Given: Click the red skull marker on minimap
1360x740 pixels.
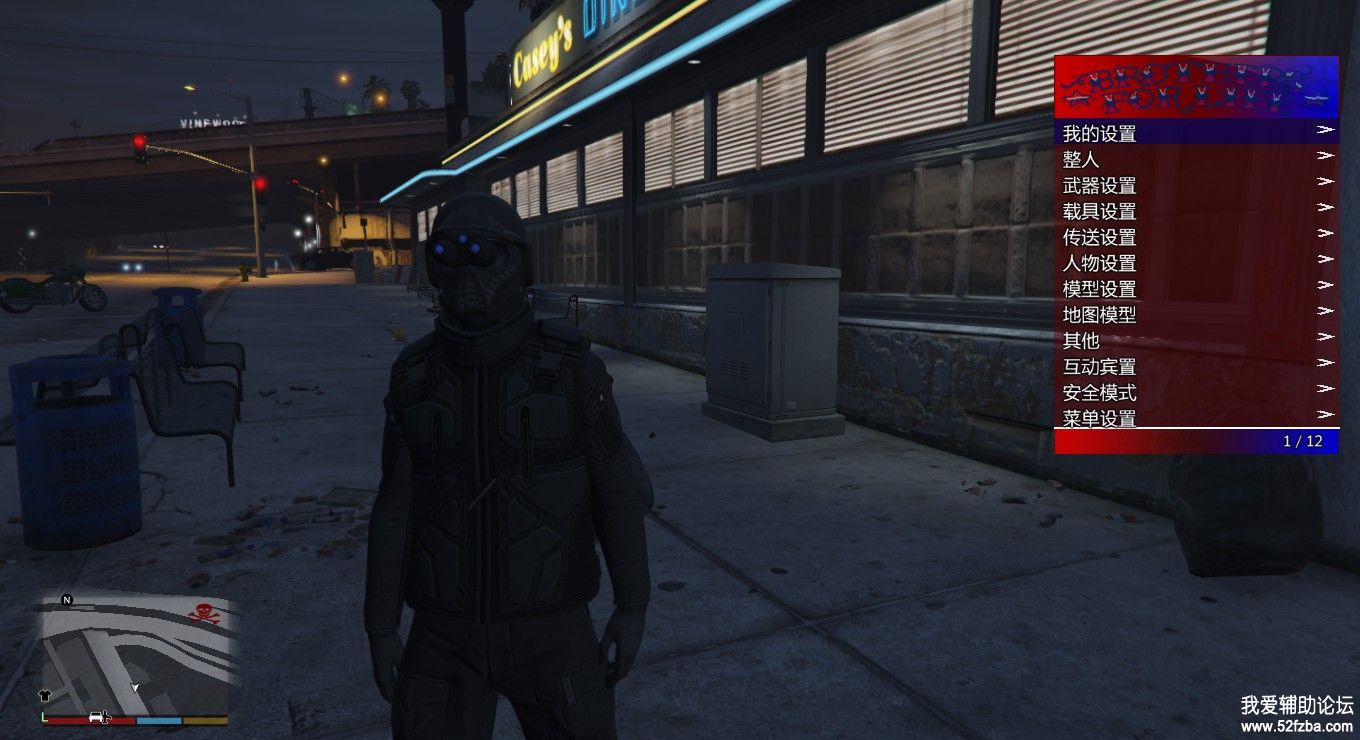Looking at the screenshot, I should click(x=203, y=613).
